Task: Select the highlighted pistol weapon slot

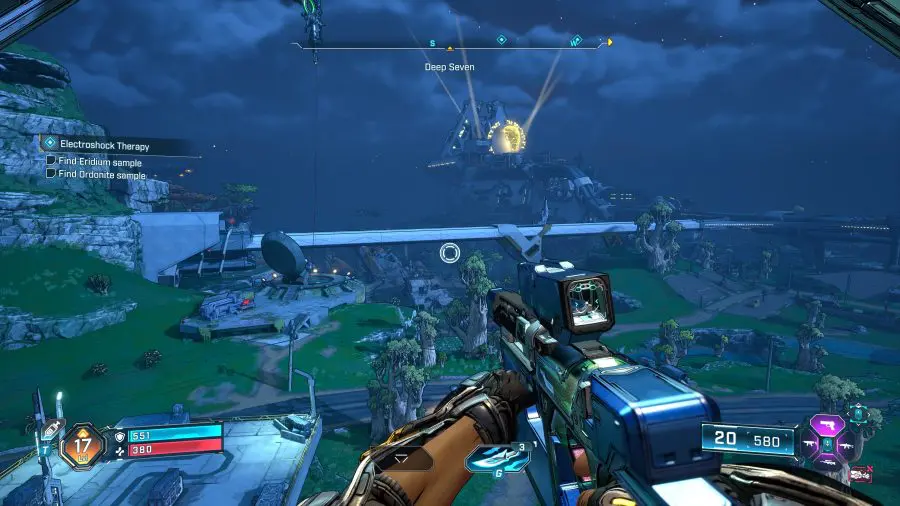Action: [827, 423]
